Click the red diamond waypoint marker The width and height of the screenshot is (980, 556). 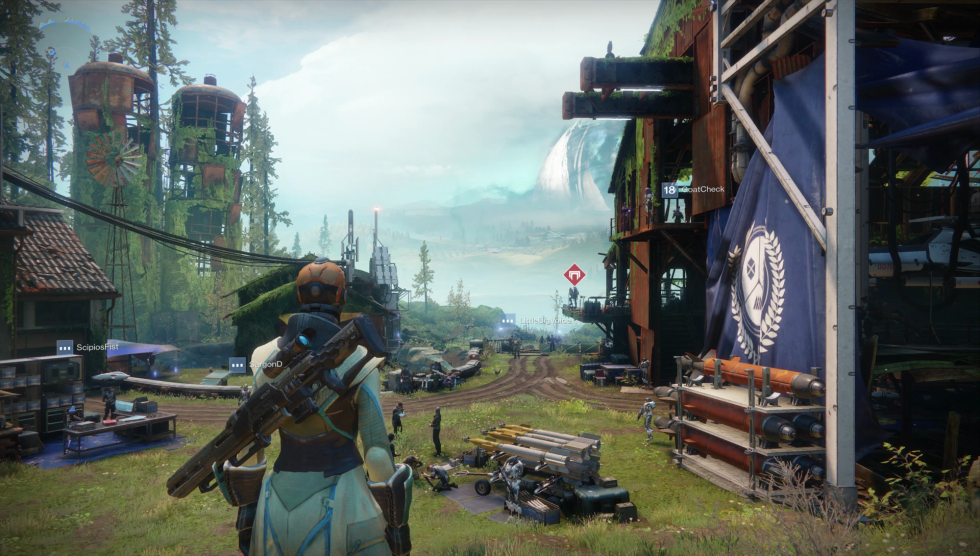click(574, 274)
